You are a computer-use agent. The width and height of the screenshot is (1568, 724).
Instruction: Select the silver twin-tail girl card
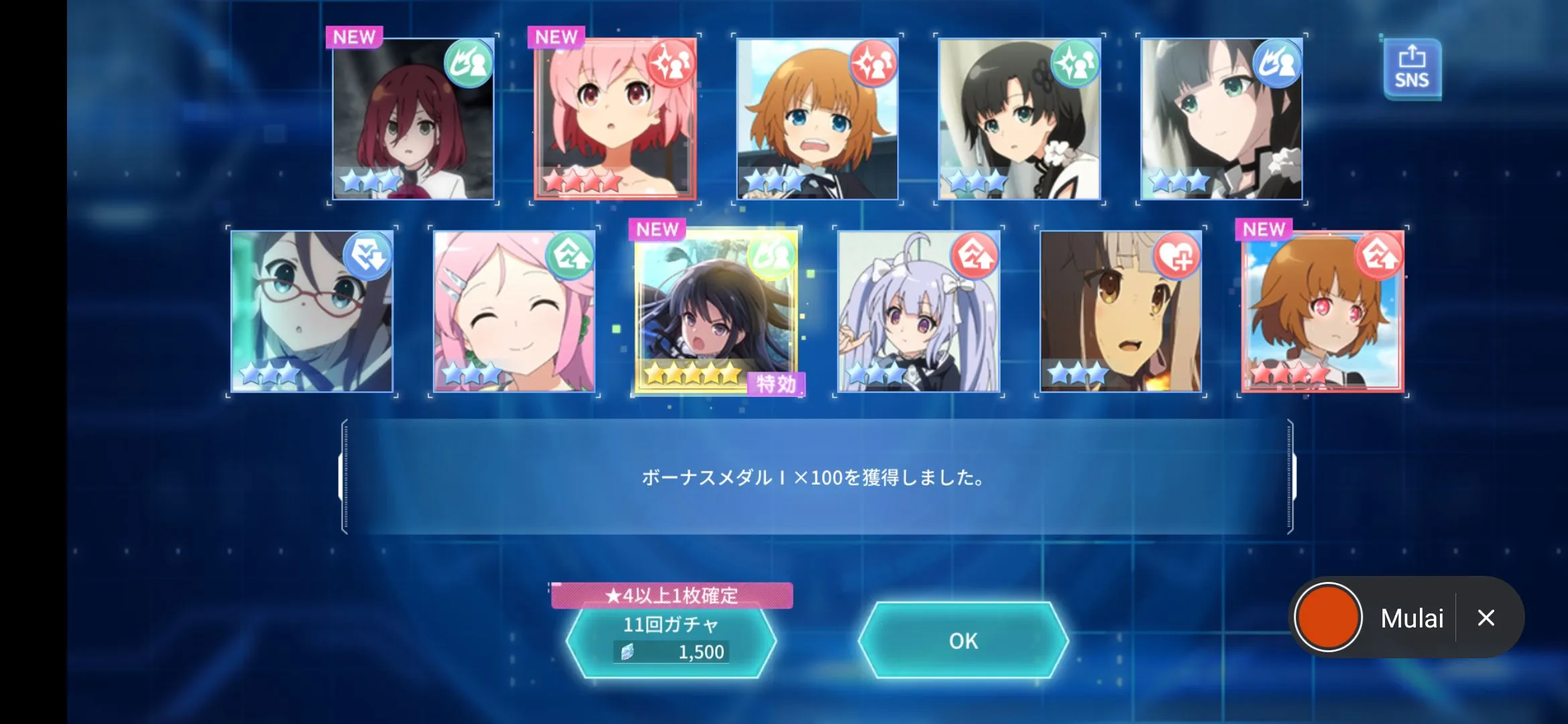pos(919,312)
